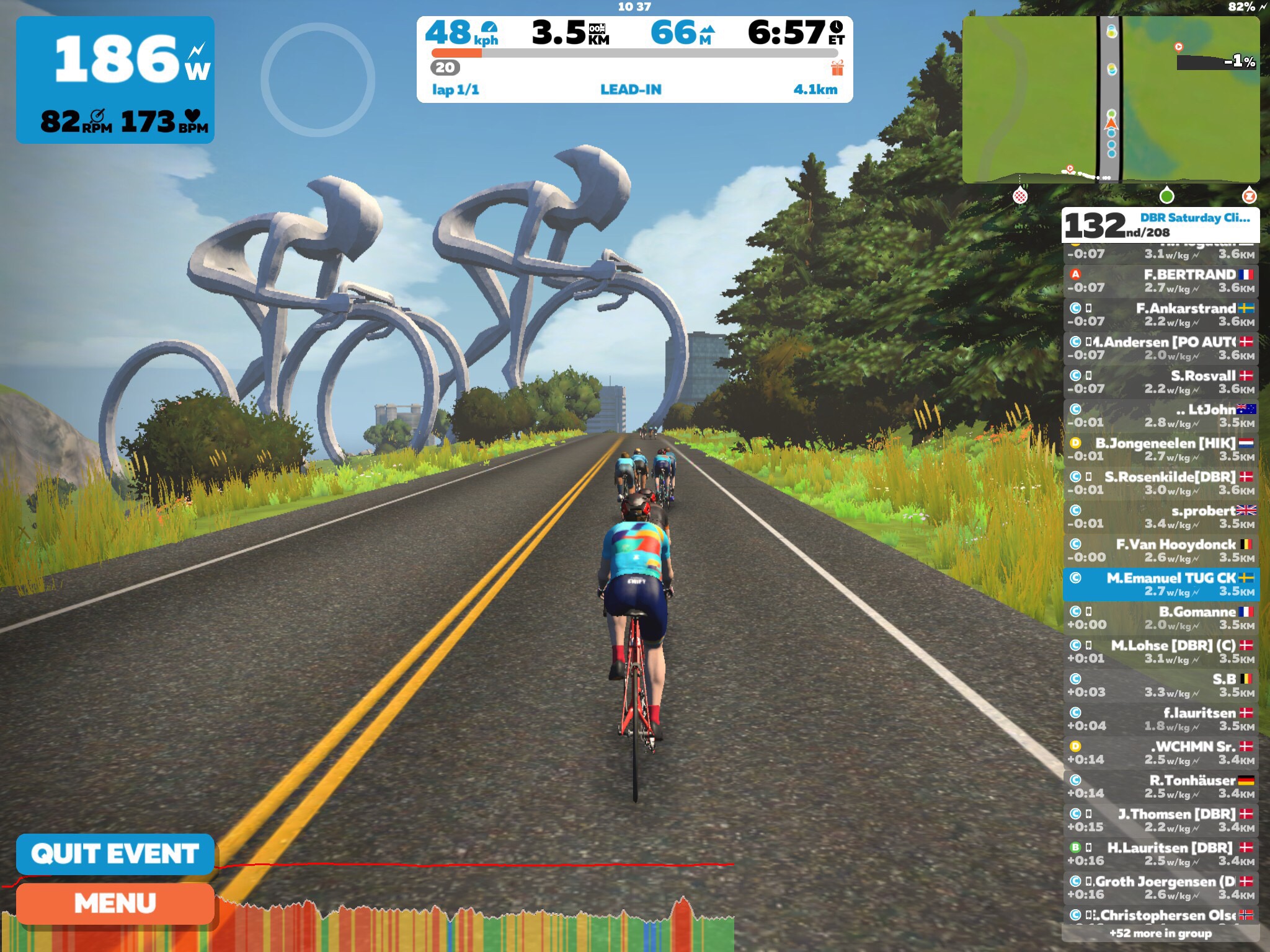Open the orange MENU button
The height and width of the screenshot is (952, 1270).
tap(115, 903)
